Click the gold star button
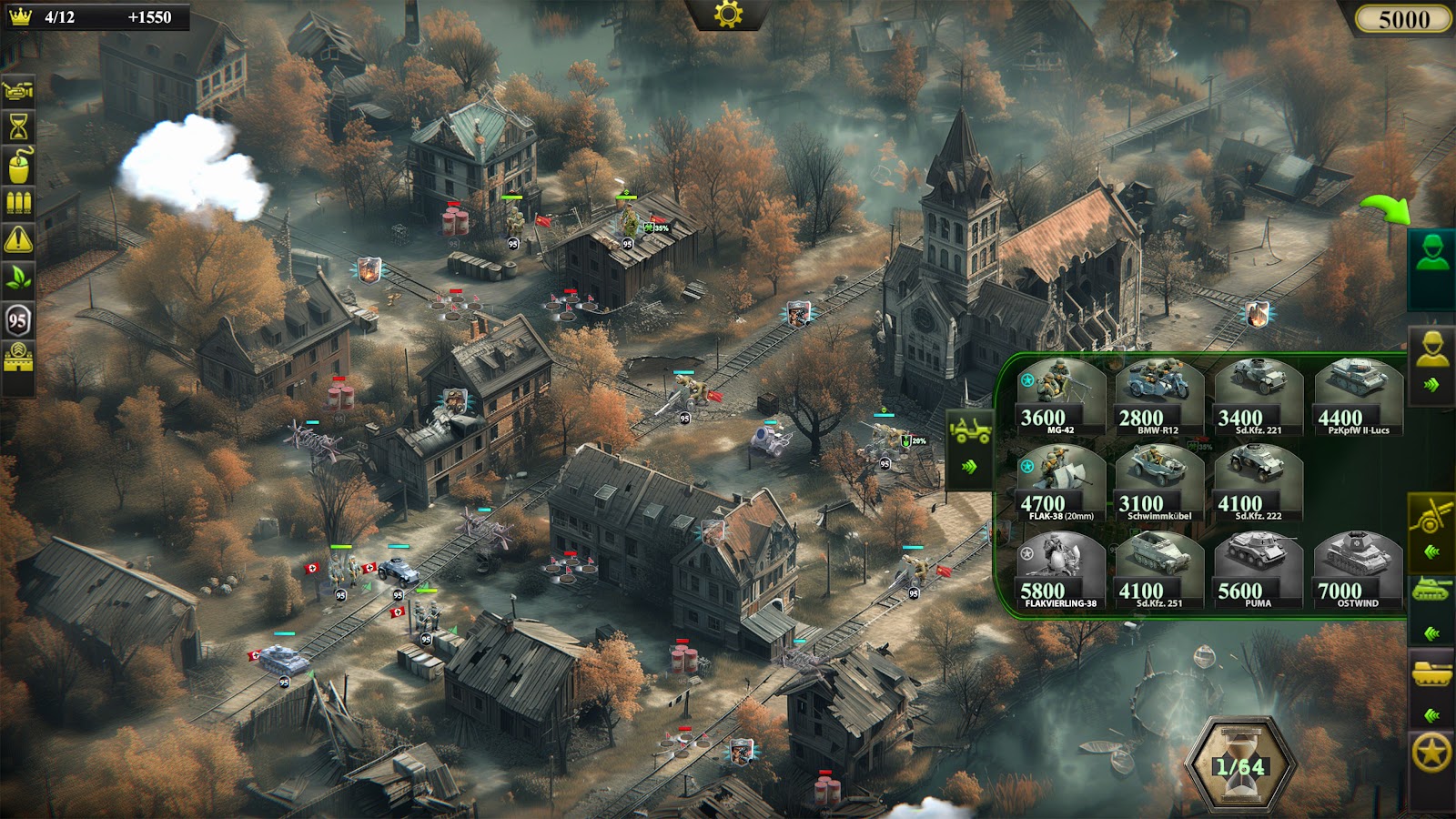This screenshot has width=1456, height=819. (1431, 753)
